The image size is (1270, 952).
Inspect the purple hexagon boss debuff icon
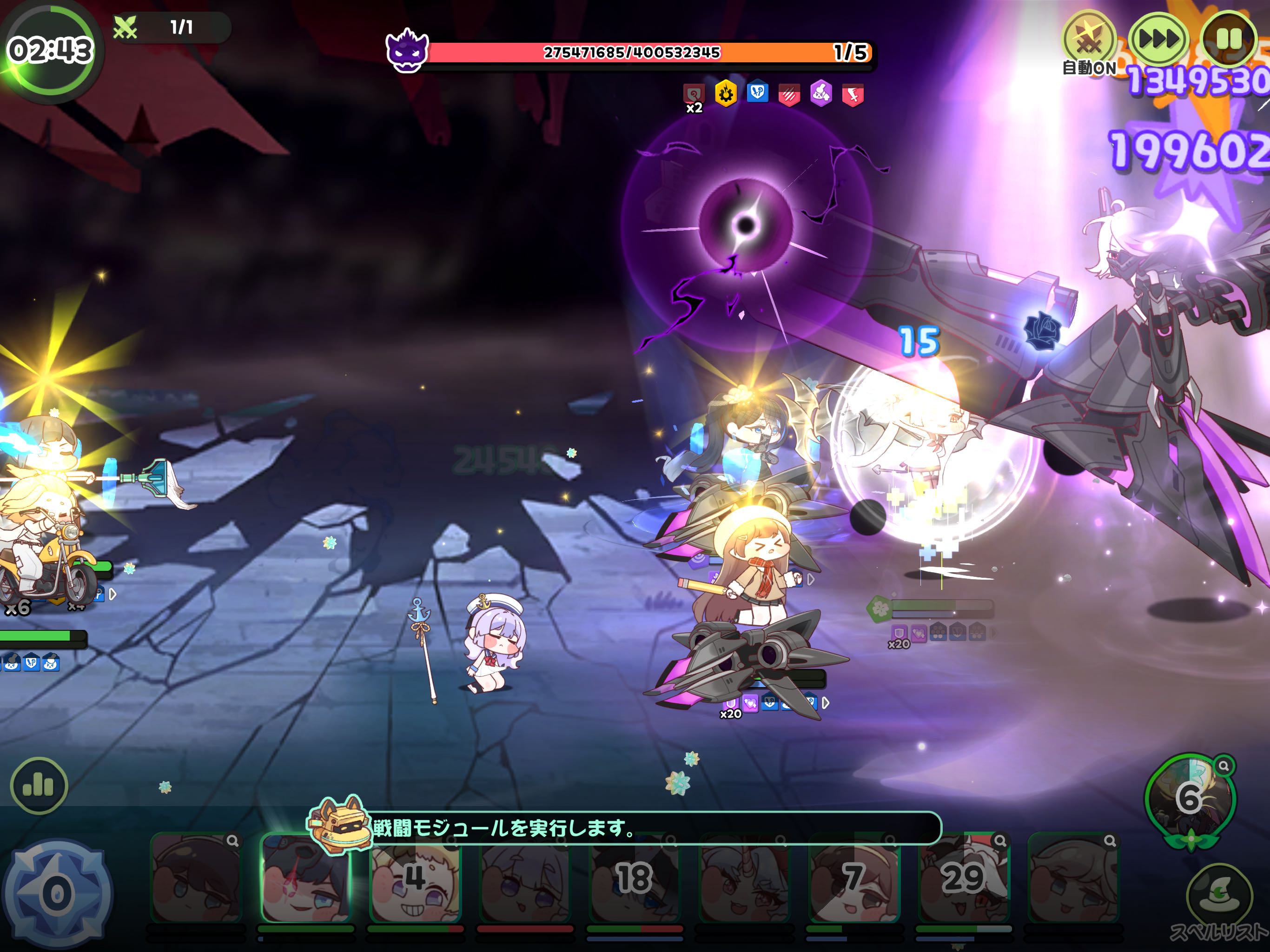point(821,93)
